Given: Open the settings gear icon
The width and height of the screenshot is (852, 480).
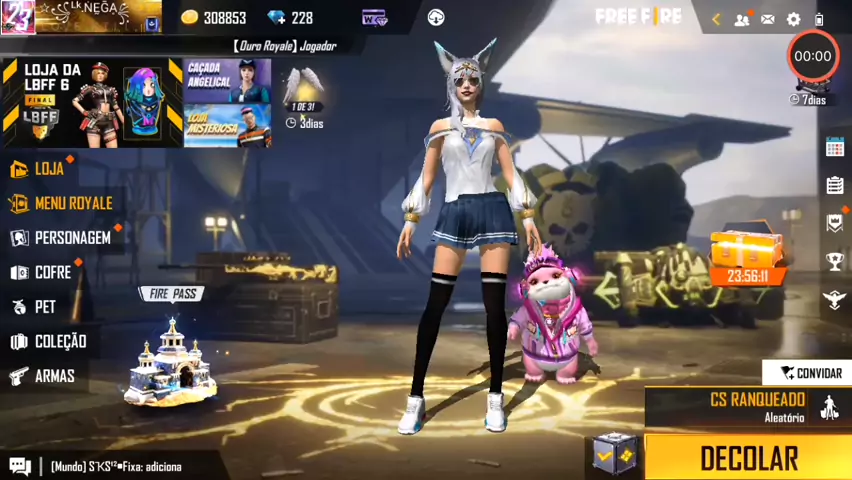Looking at the screenshot, I should pyautogui.click(x=793, y=19).
